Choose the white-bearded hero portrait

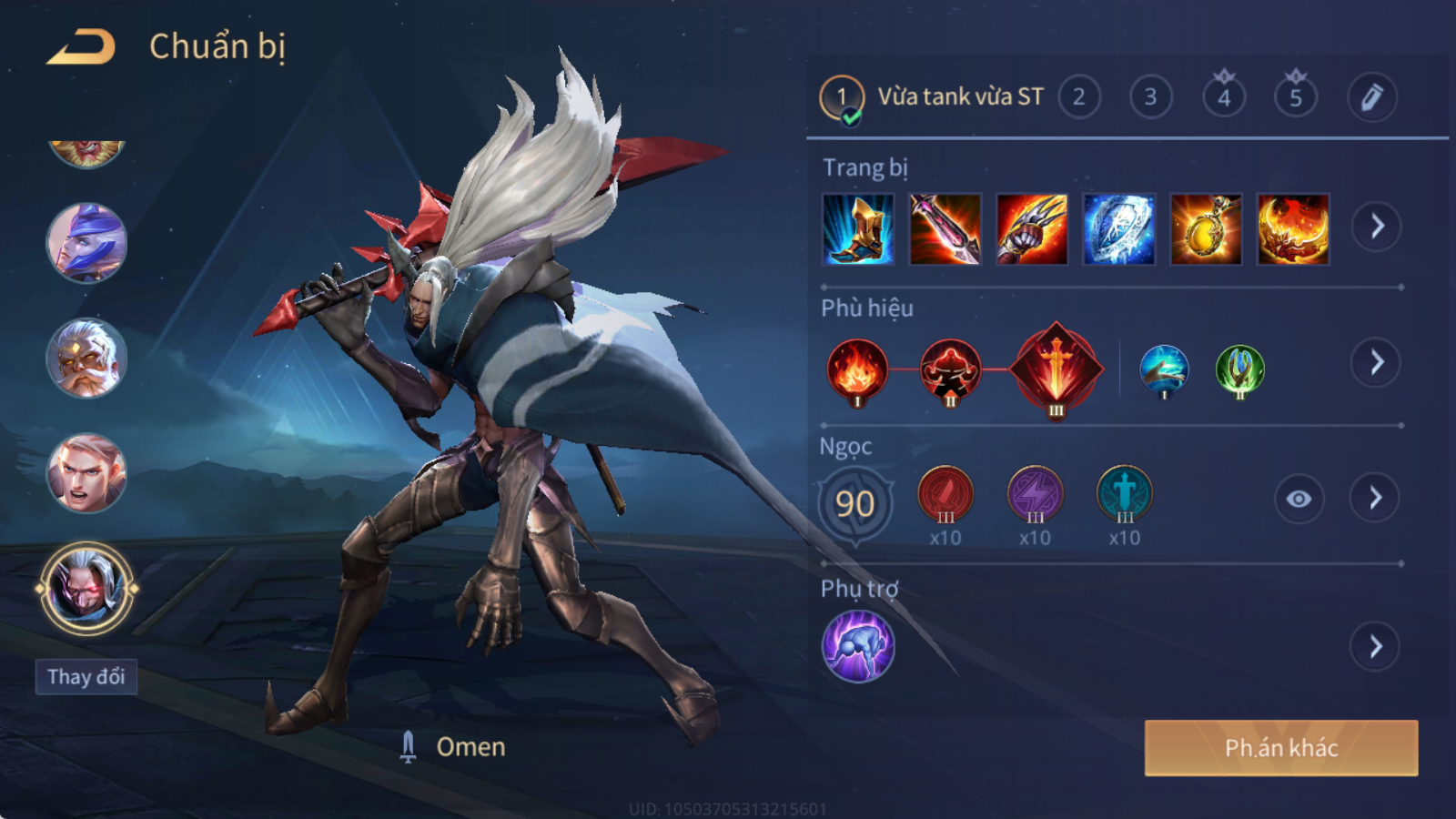(86, 358)
